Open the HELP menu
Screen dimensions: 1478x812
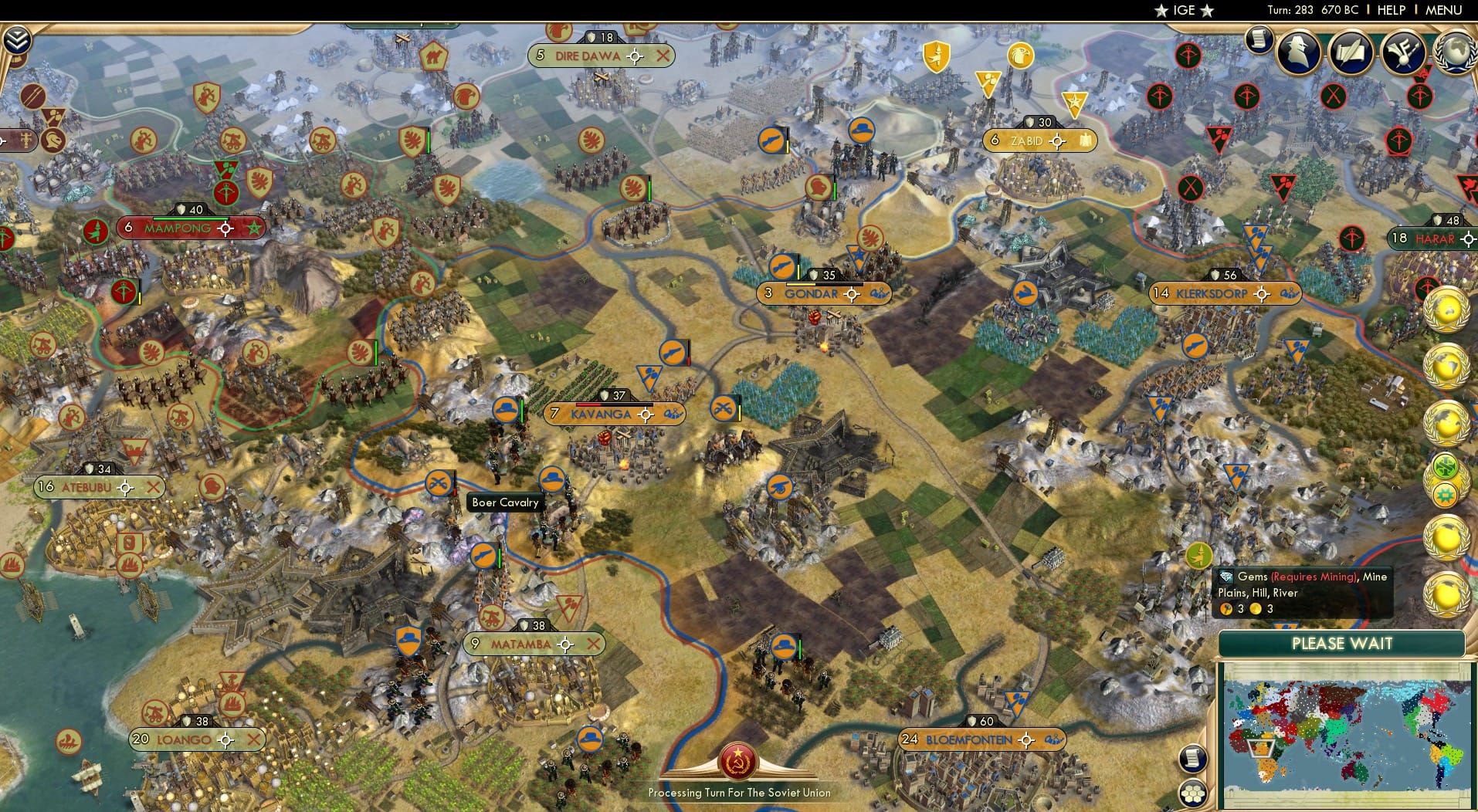tap(1392, 11)
